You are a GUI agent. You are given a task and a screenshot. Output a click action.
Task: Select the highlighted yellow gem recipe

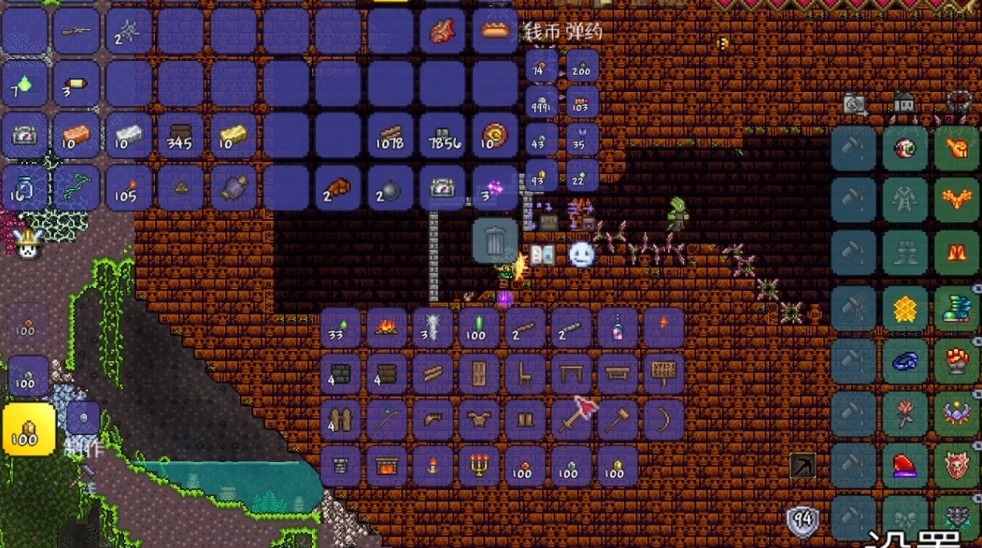28,430
